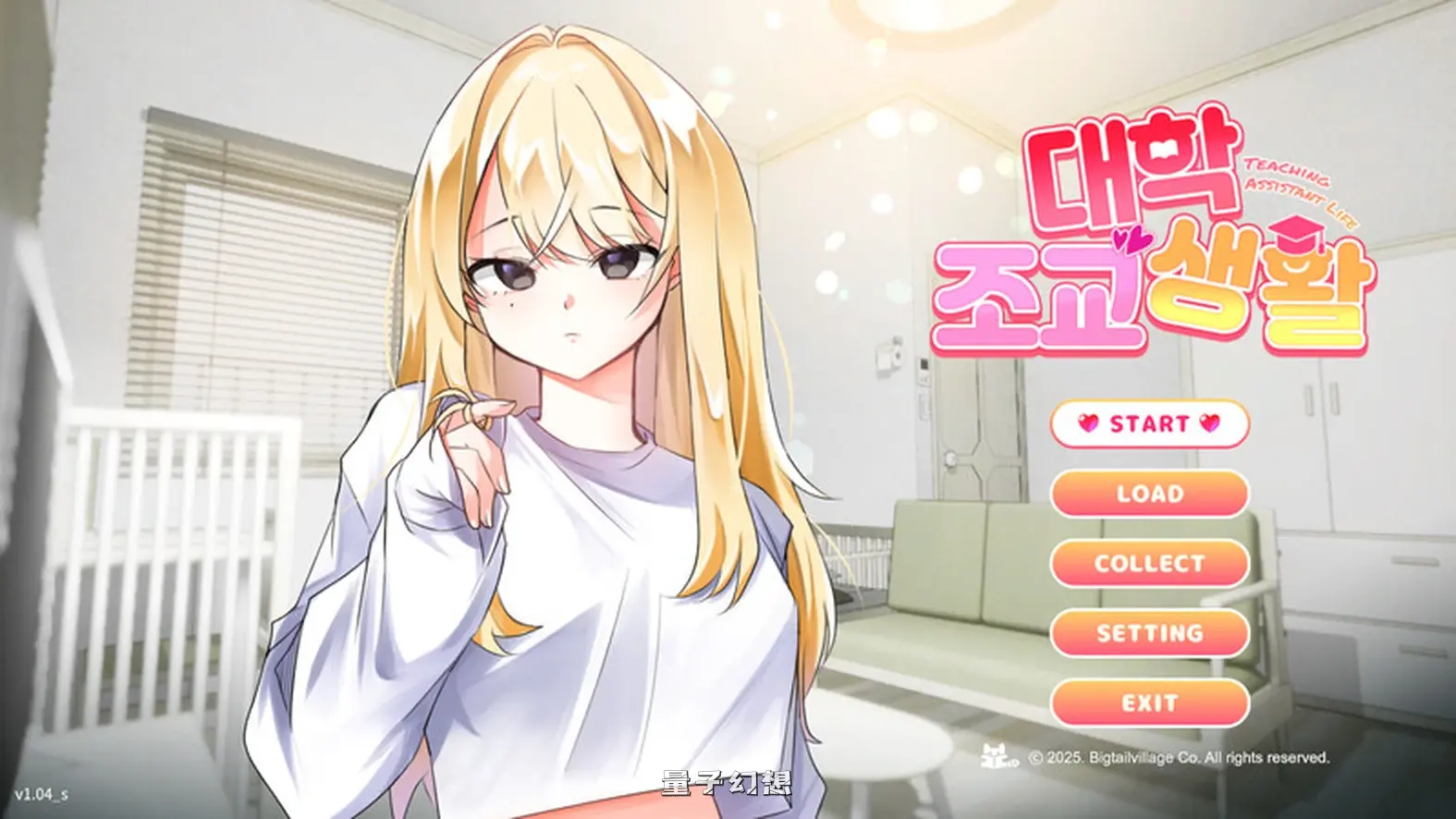The width and height of the screenshot is (1456, 819).
Task: Click the EXIT button
Action: [x=1149, y=702]
